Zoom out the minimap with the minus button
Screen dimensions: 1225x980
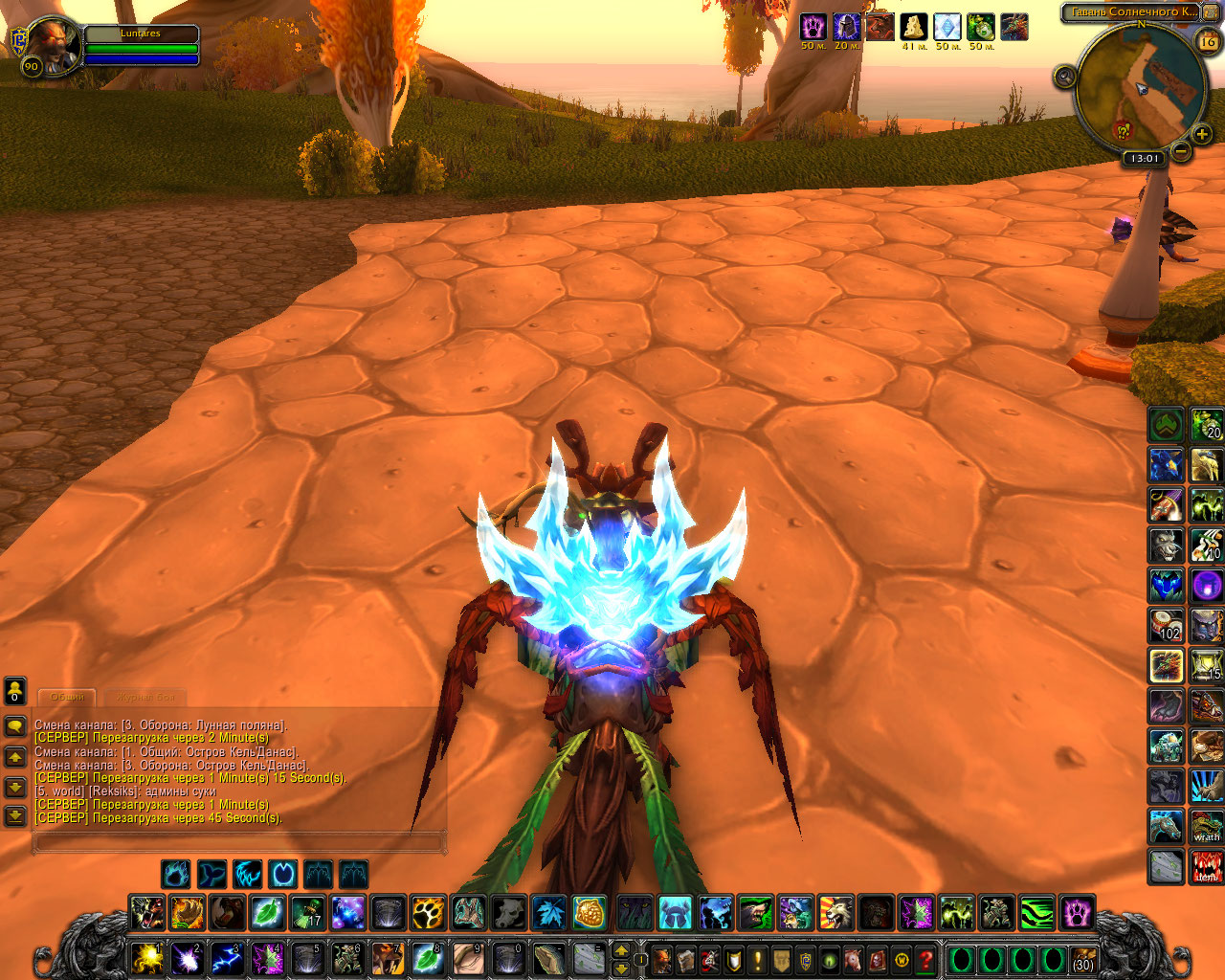tap(1182, 151)
